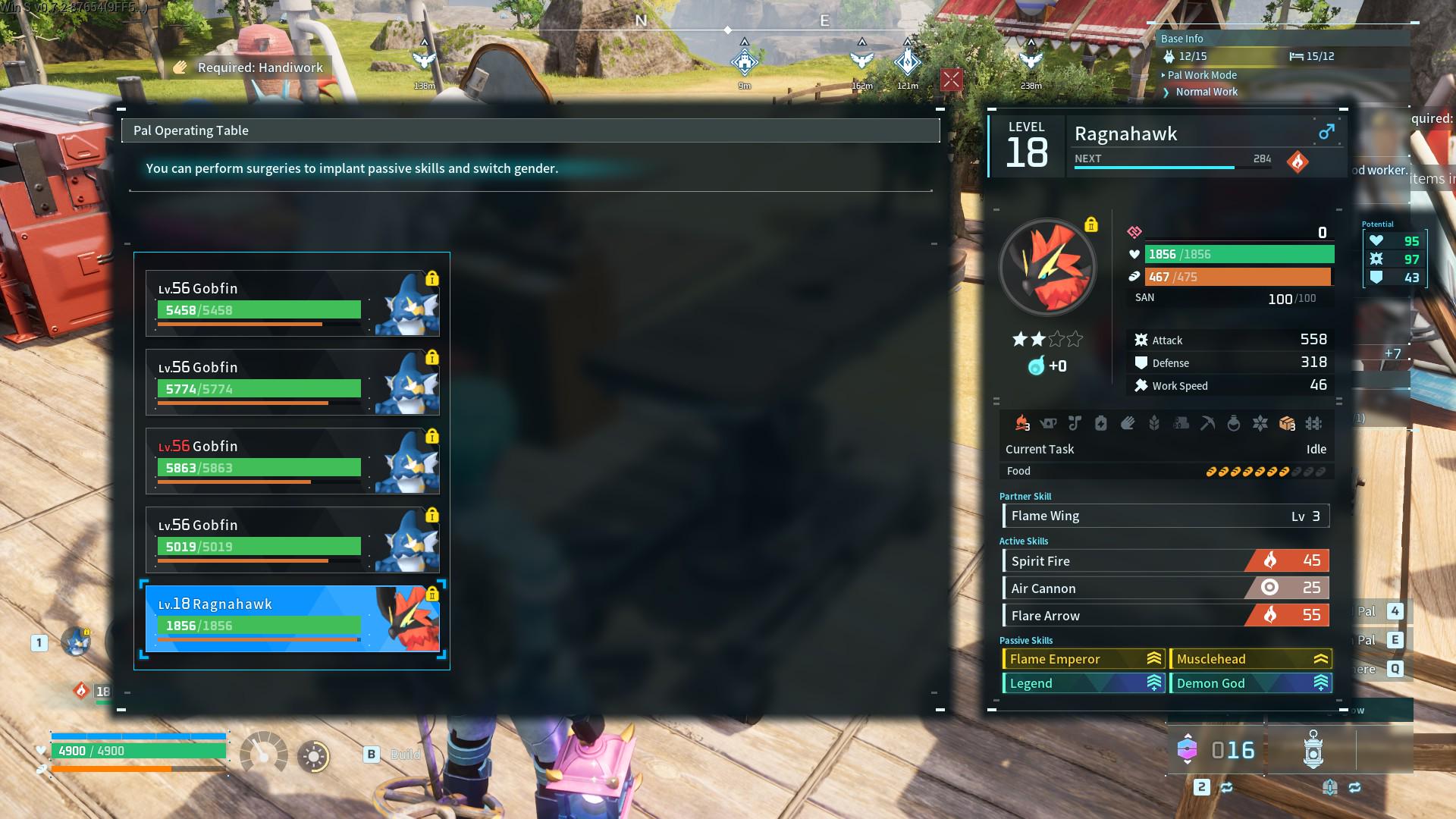Select the Lv.18 Ragnahawk row
1456x819 pixels.
click(292, 619)
